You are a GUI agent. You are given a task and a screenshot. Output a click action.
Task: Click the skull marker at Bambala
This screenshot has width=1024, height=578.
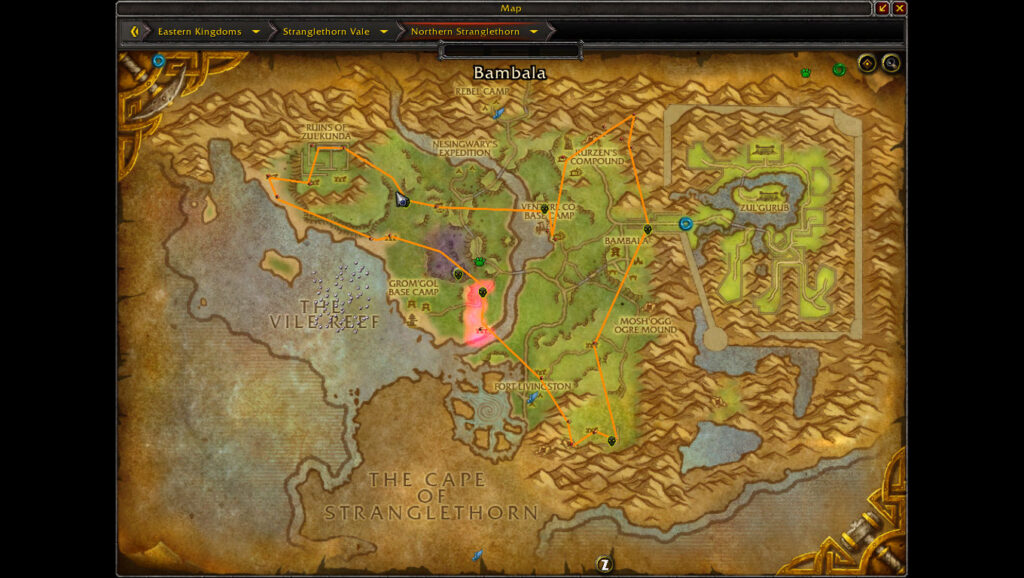click(x=648, y=230)
